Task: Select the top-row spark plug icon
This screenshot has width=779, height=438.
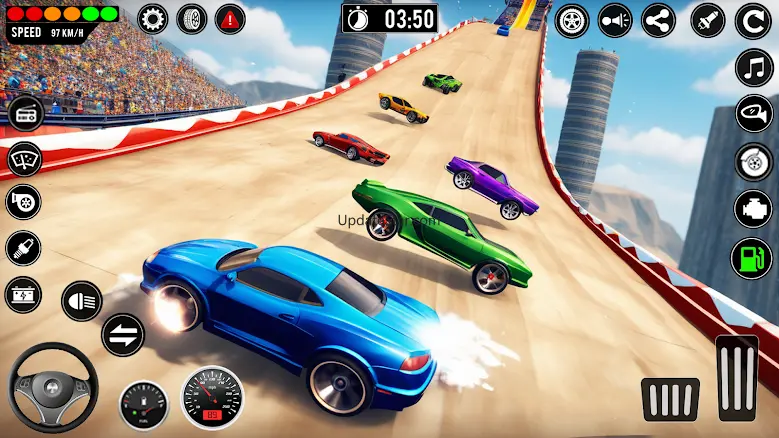Action: (706, 20)
